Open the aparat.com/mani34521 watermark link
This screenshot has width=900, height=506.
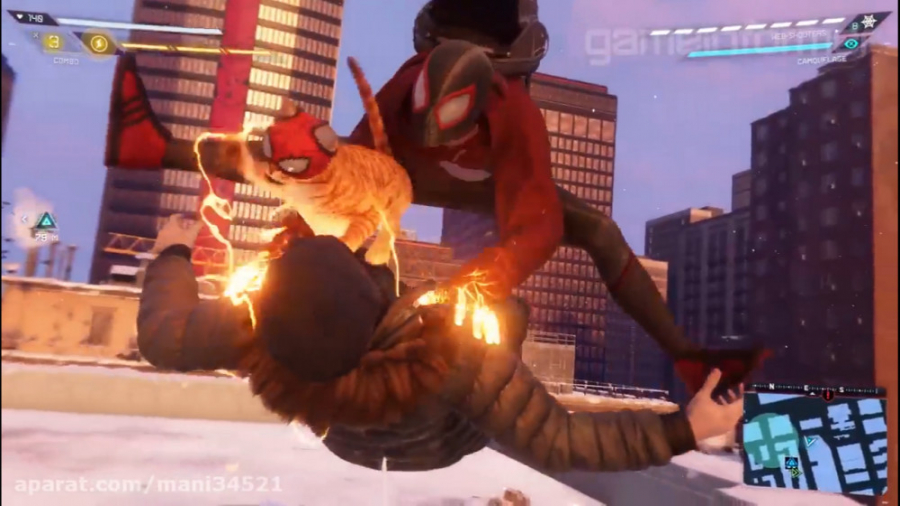coord(148,485)
